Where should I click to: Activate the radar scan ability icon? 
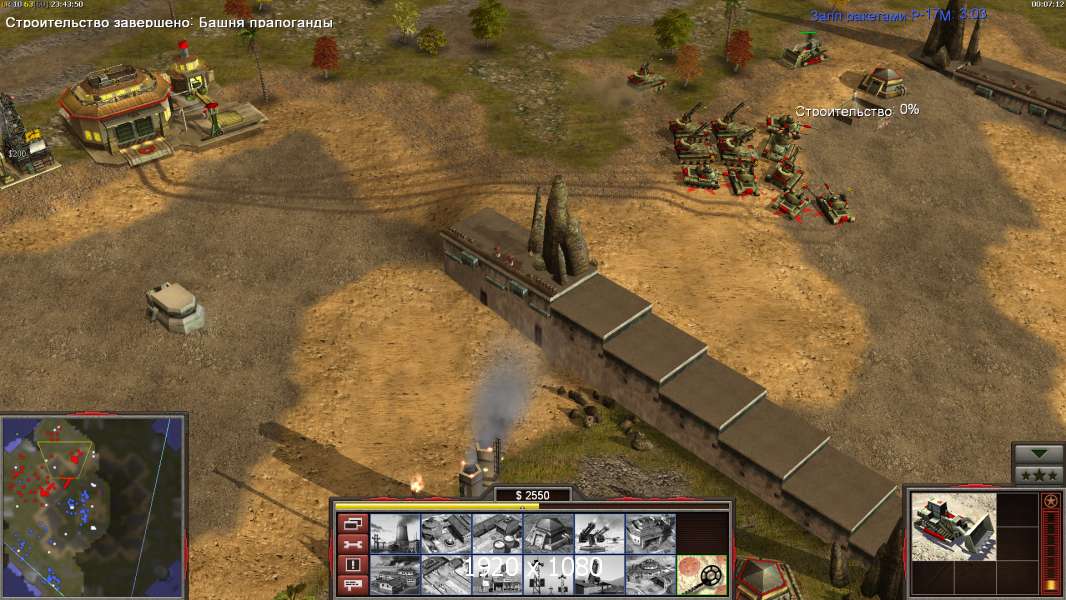tap(701, 574)
